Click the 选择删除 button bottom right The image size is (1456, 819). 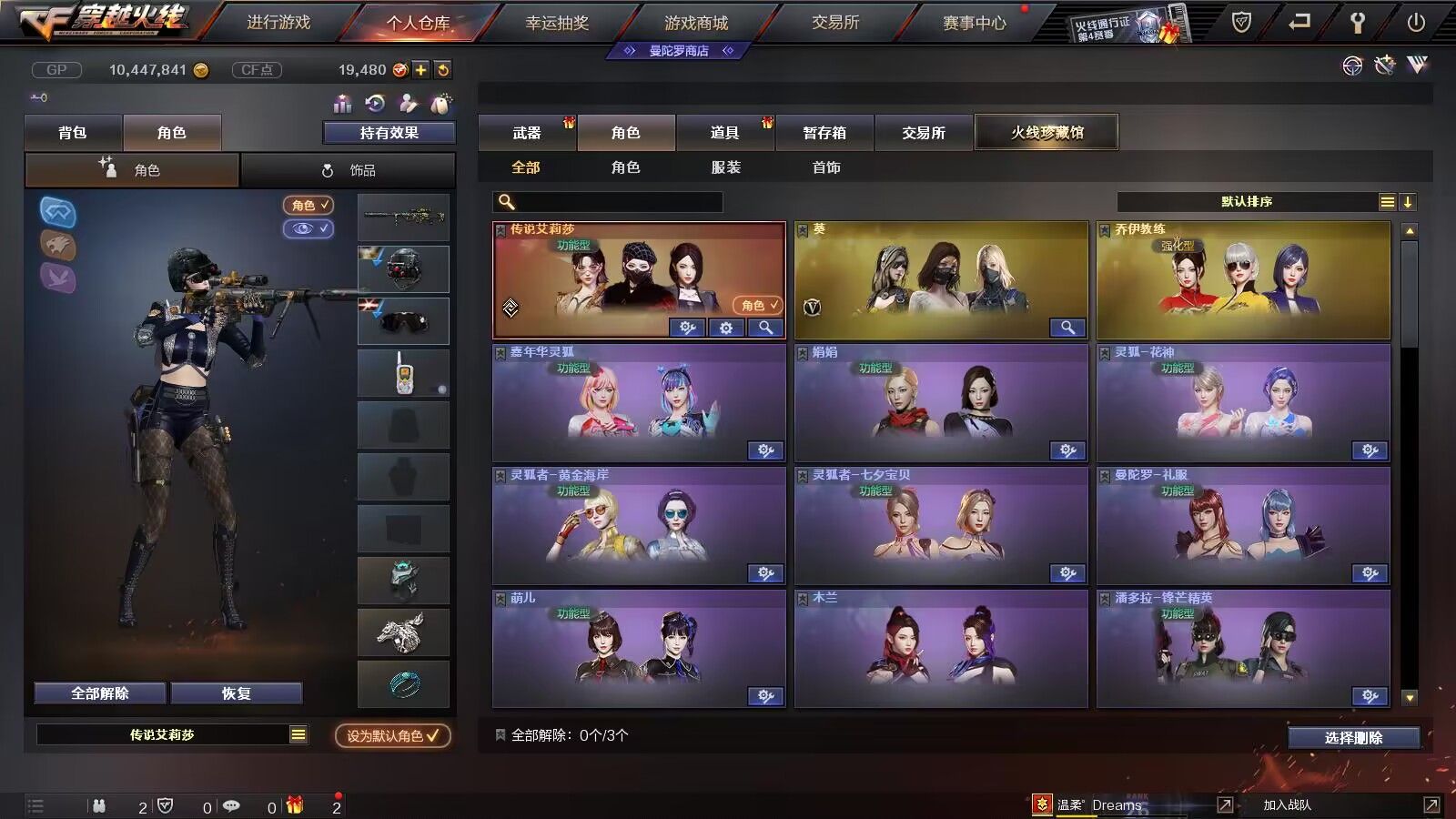[1354, 737]
